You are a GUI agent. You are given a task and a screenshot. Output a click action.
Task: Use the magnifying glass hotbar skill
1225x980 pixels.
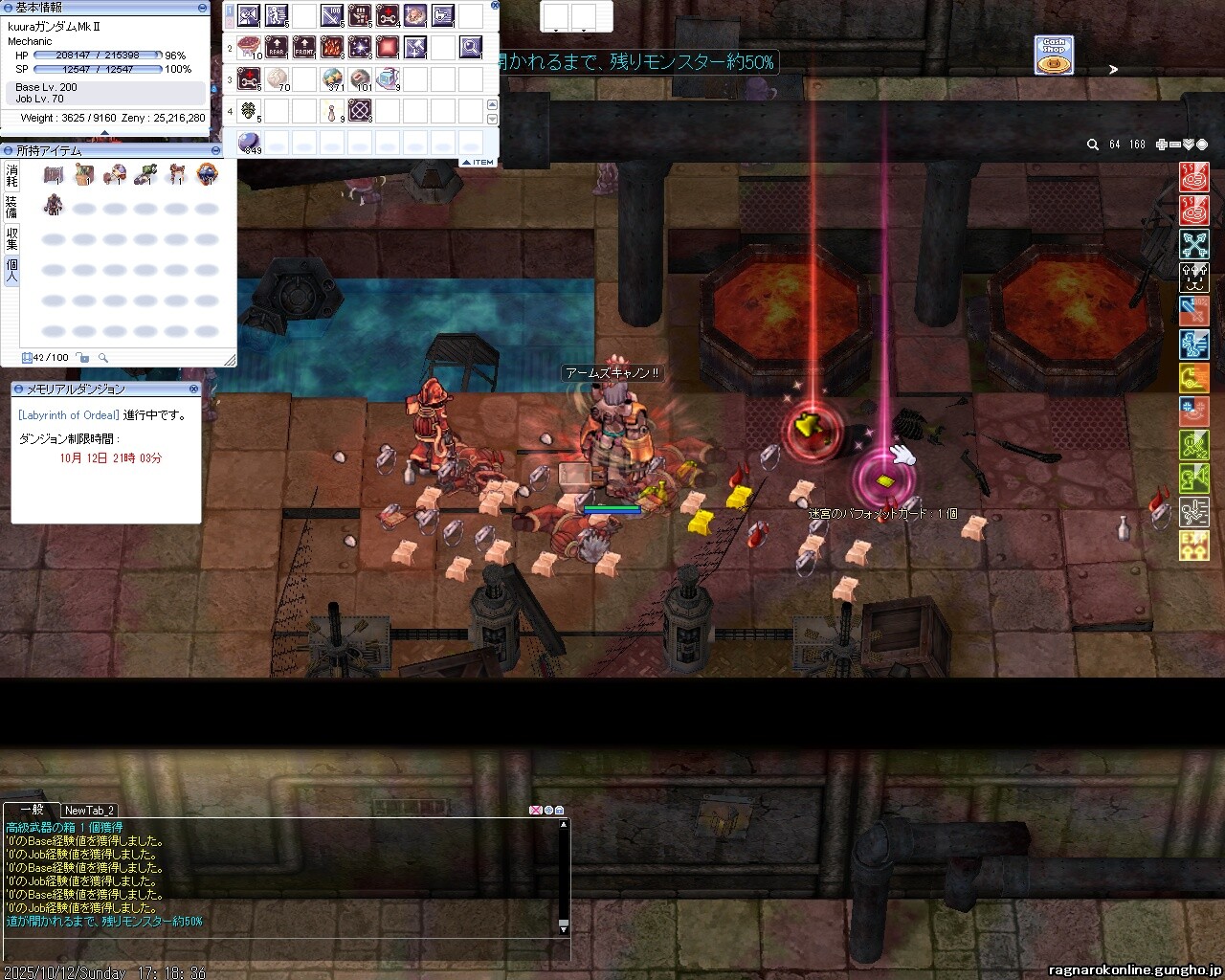471,47
